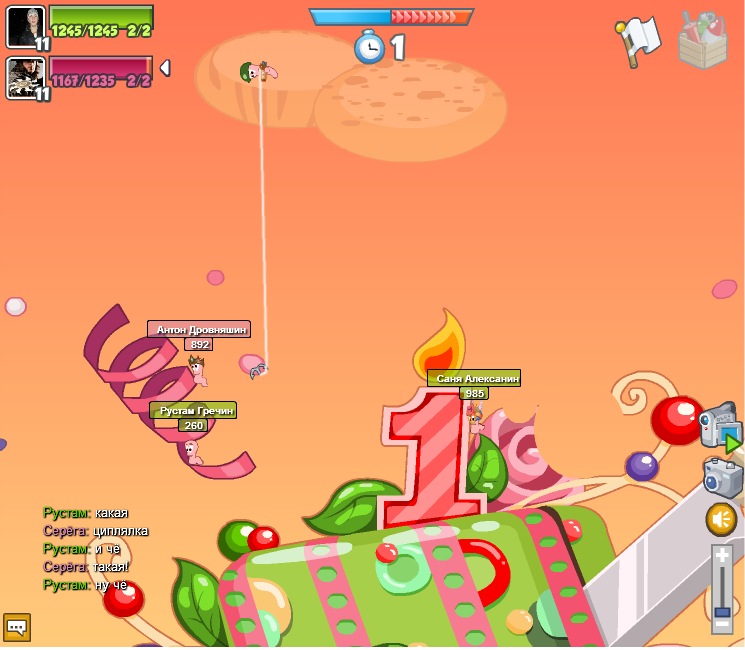745x650 pixels.
Task: Click the blue zoom slider handle
Action: point(722,611)
